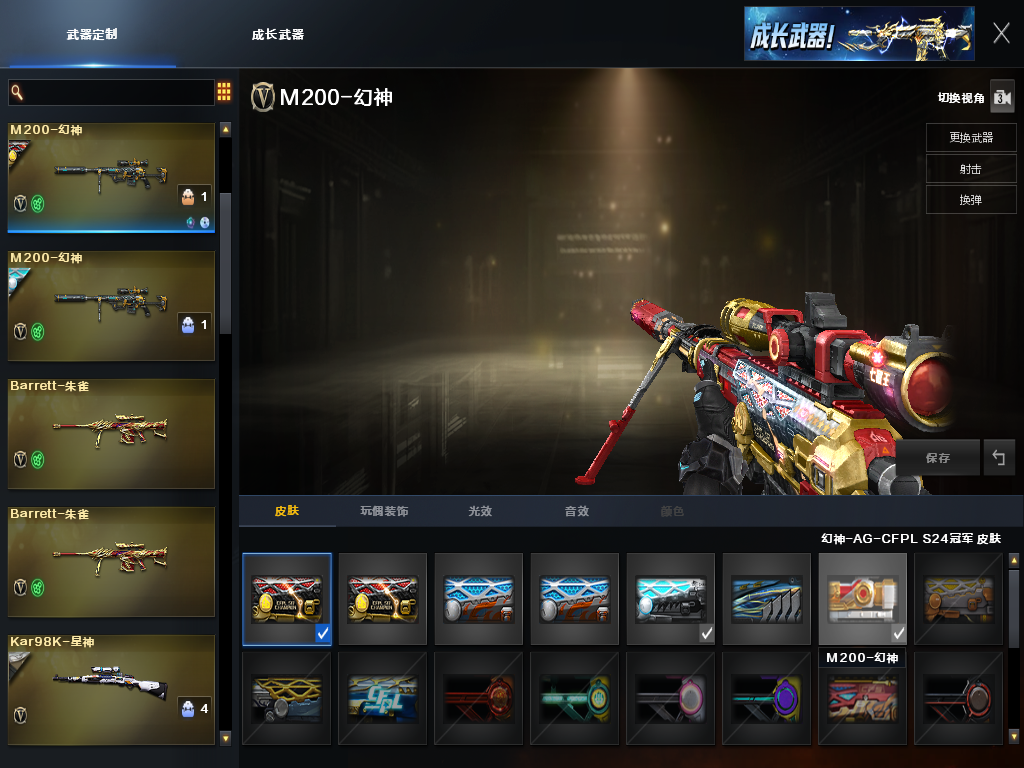Select the Kar98K-星神 weapon entry
Image resolution: width=1024 pixels, height=768 pixels.
pos(111,689)
